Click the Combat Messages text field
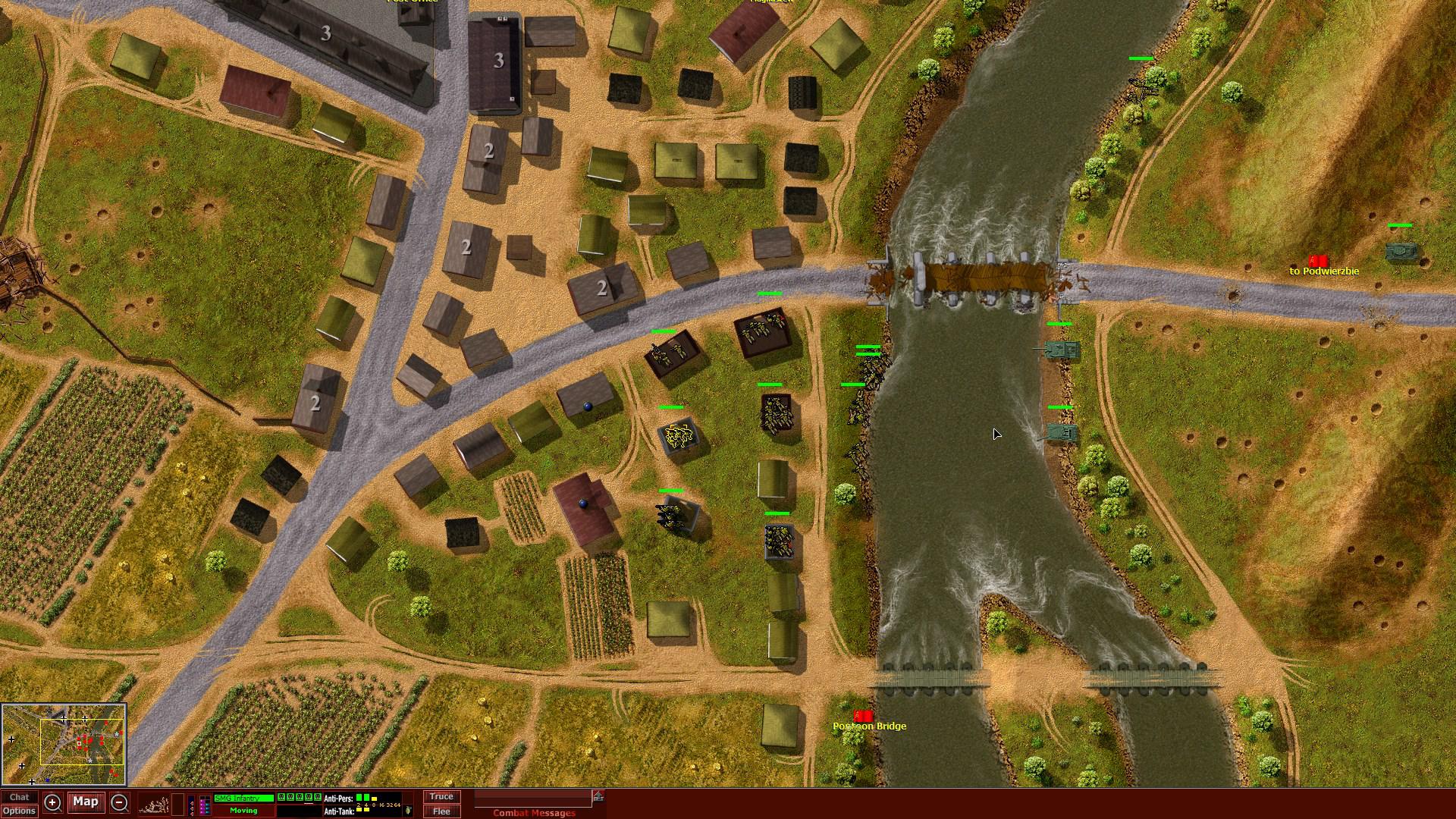The image size is (1456, 819). (531, 799)
